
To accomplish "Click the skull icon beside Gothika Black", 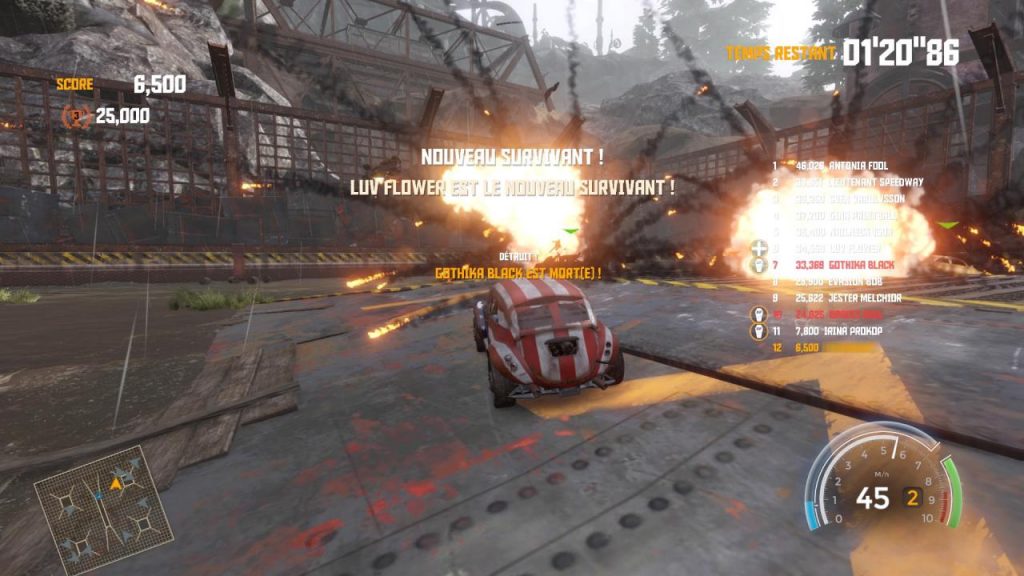I will point(759,265).
